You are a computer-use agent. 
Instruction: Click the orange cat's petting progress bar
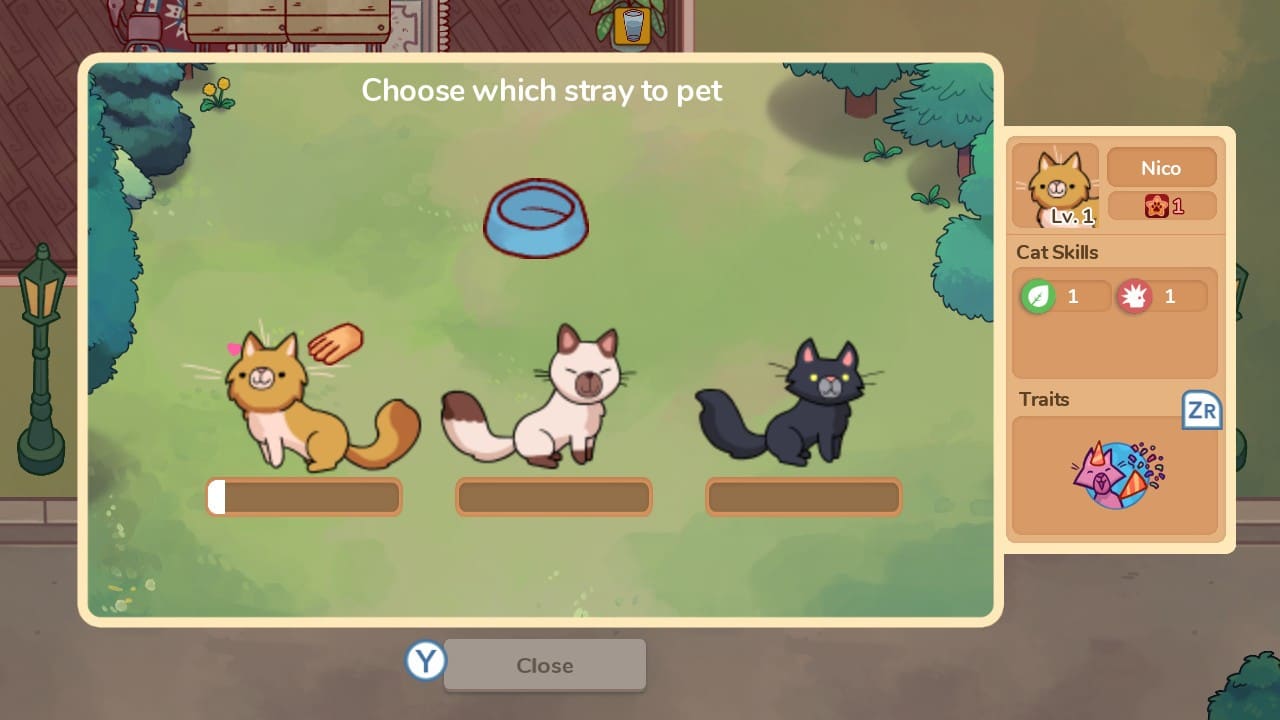(304, 496)
